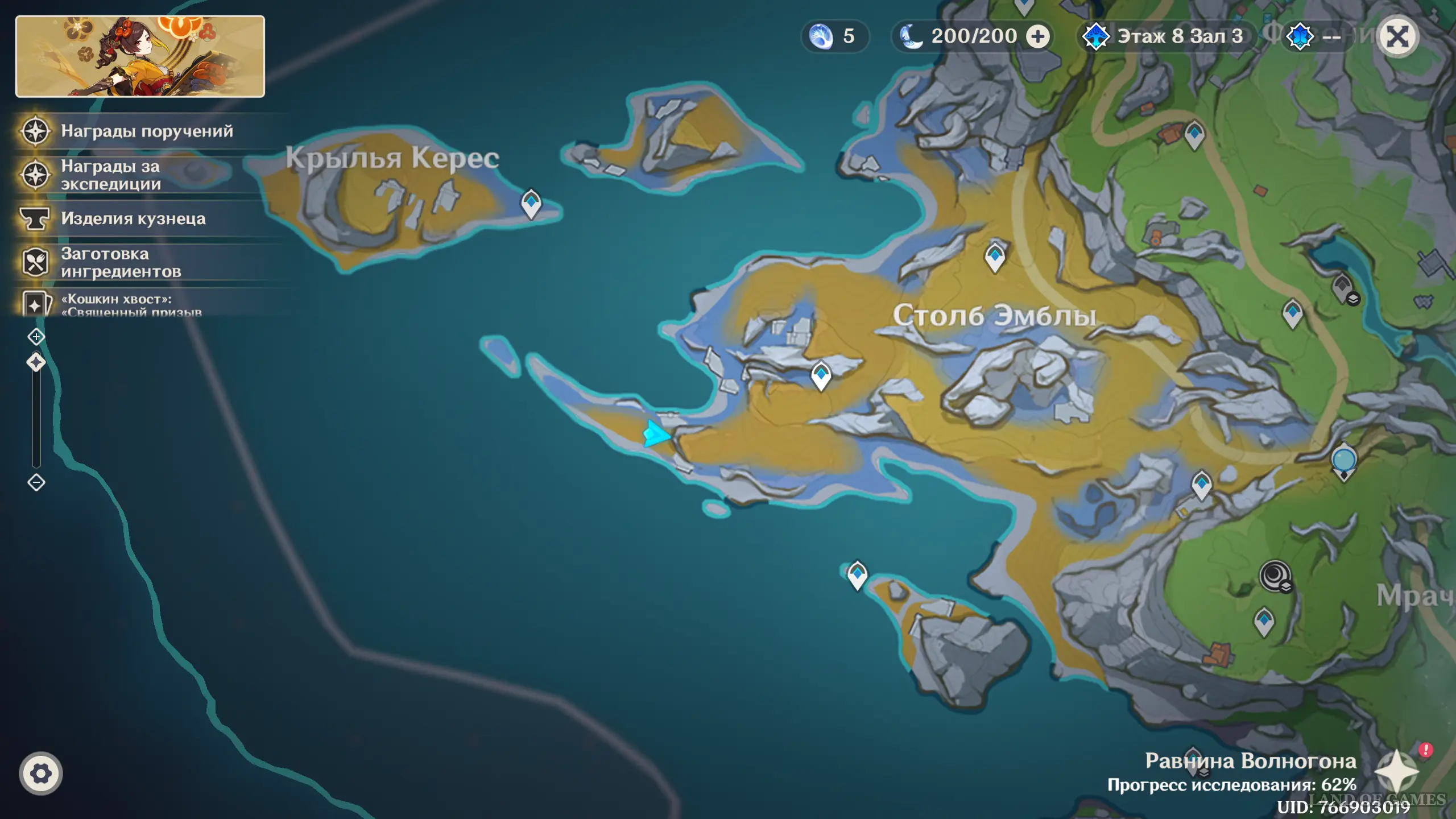This screenshot has height=819, width=1456.
Task: Open map settings gear button
Action: click(40, 773)
